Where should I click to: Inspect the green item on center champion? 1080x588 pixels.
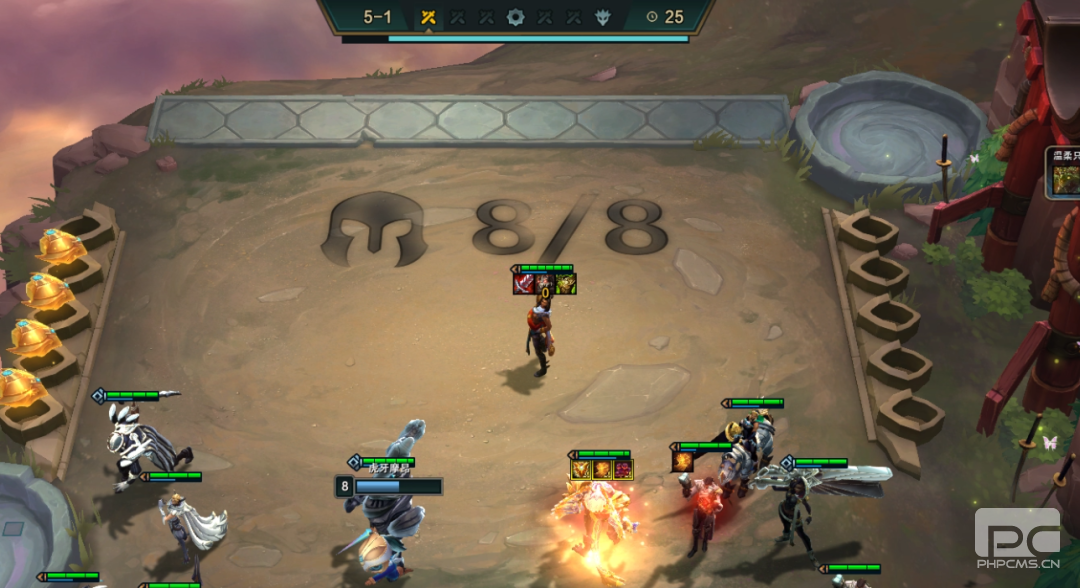pyautogui.click(x=566, y=284)
